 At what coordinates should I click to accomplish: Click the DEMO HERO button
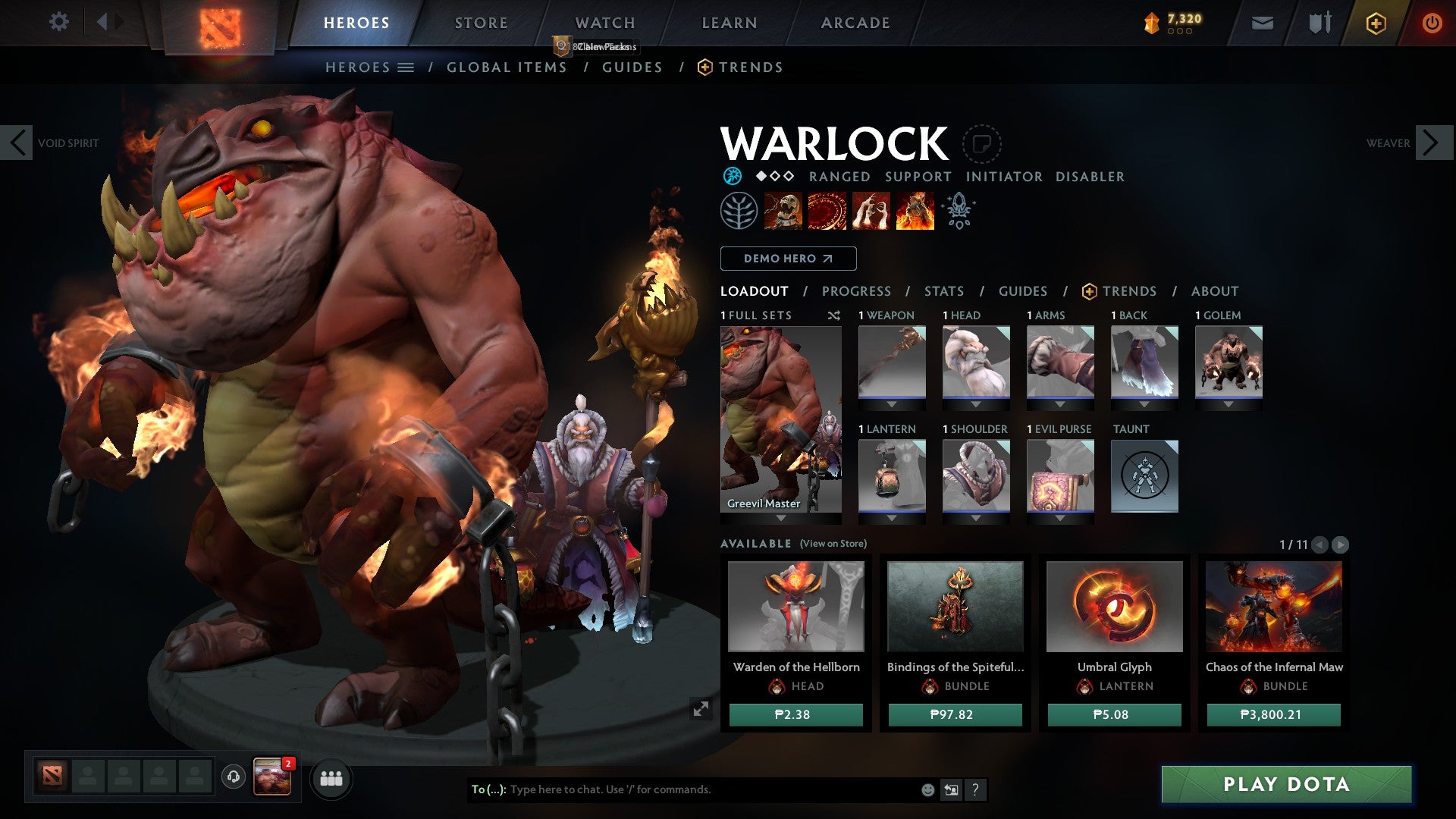787,259
